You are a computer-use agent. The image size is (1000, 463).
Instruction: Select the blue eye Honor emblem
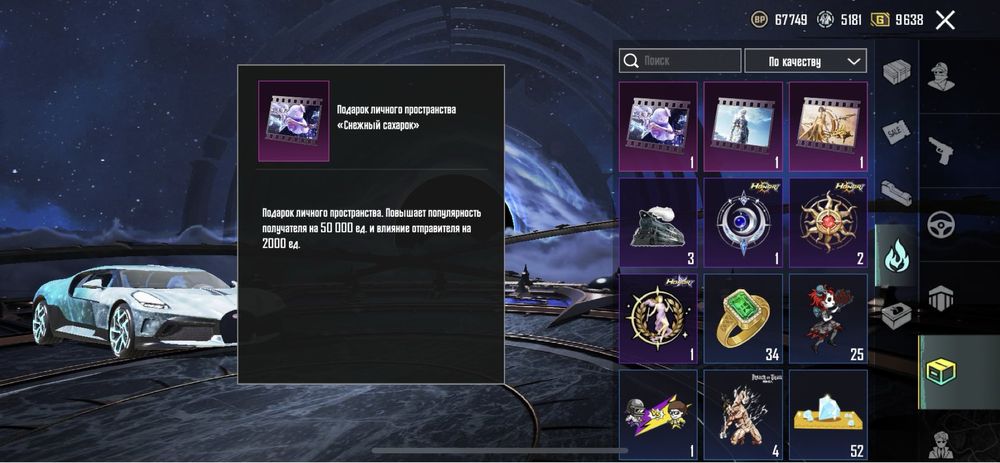click(743, 222)
